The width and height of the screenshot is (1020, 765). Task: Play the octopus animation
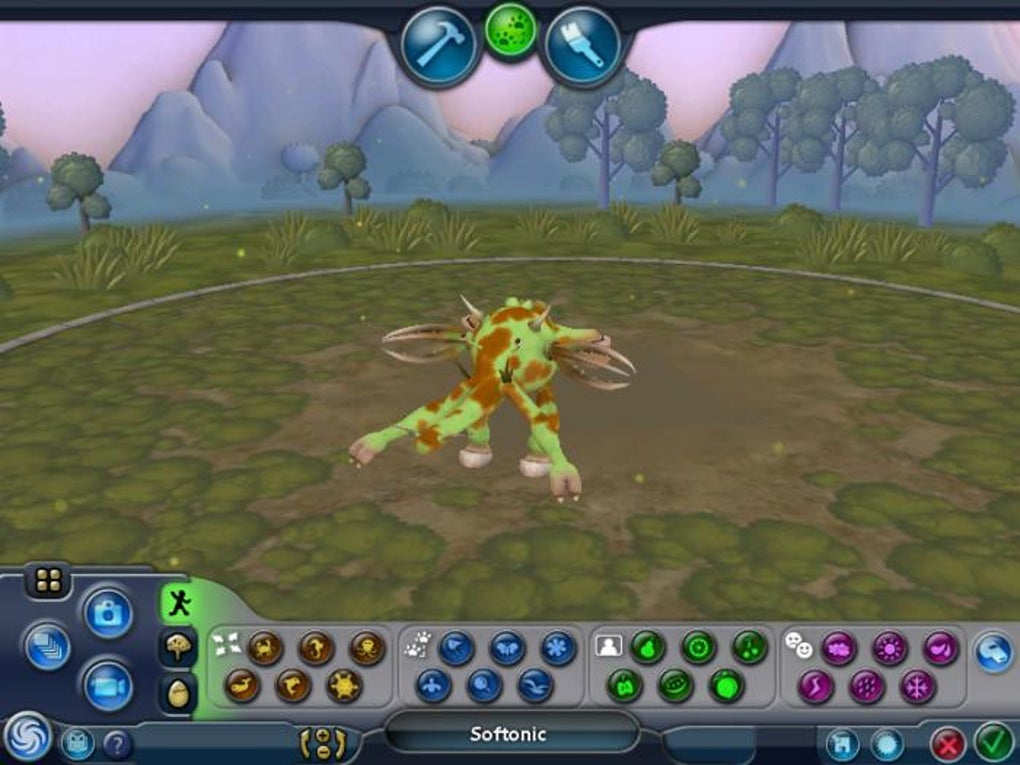point(367,648)
